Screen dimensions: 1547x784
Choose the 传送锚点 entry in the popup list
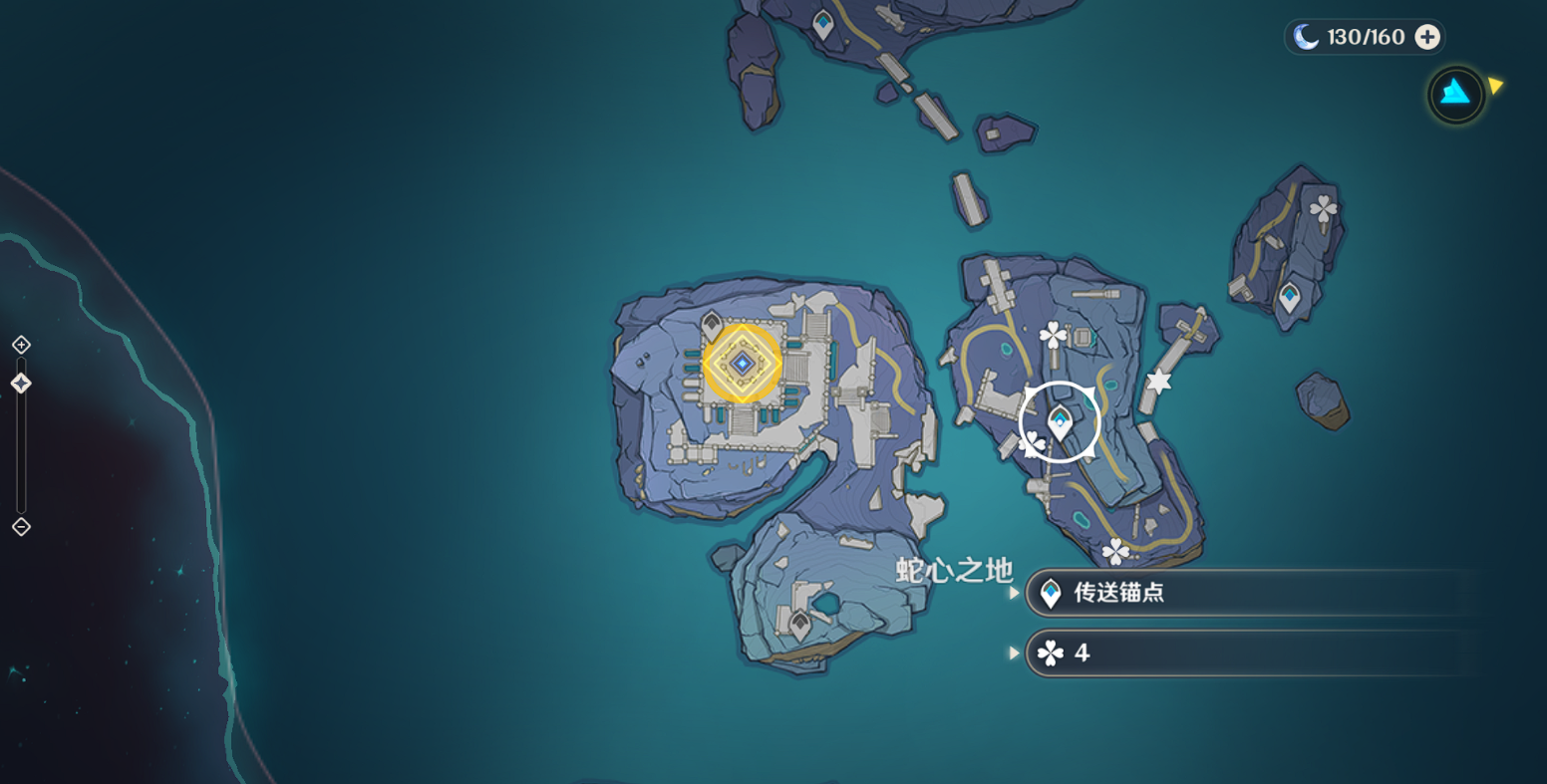point(1246,594)
